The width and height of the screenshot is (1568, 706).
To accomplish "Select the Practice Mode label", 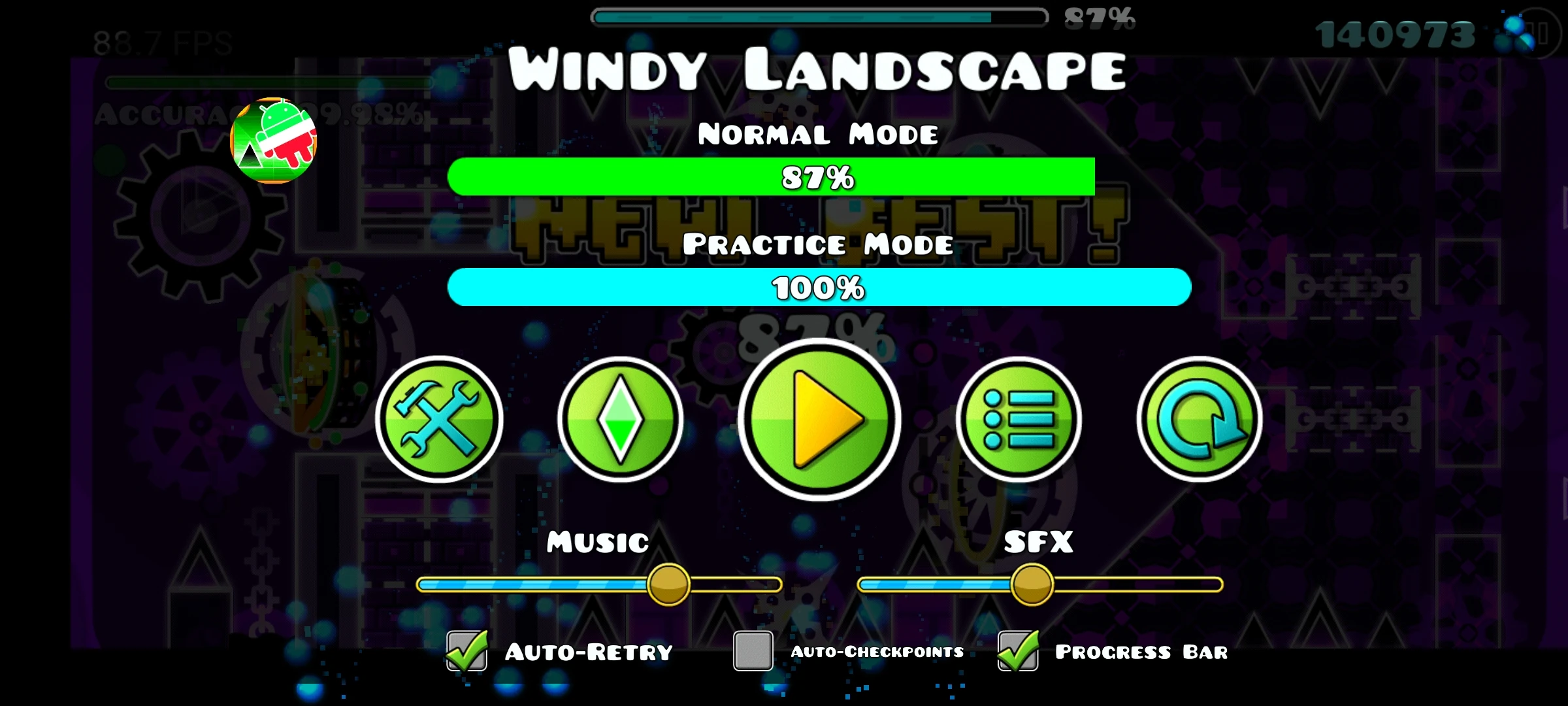I will point(817,244).
